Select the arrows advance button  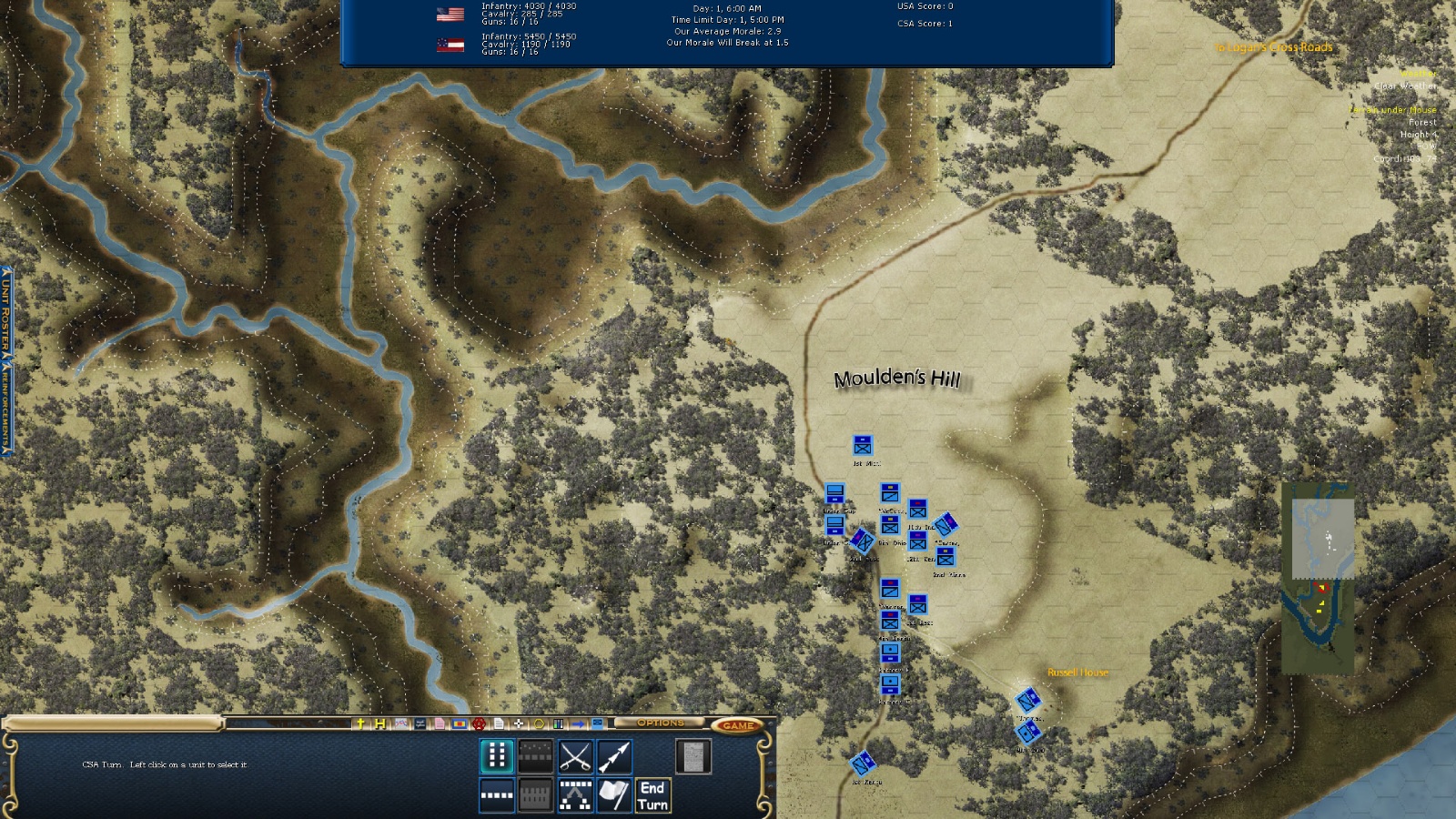pyautogui.click(x=614, y=756)
